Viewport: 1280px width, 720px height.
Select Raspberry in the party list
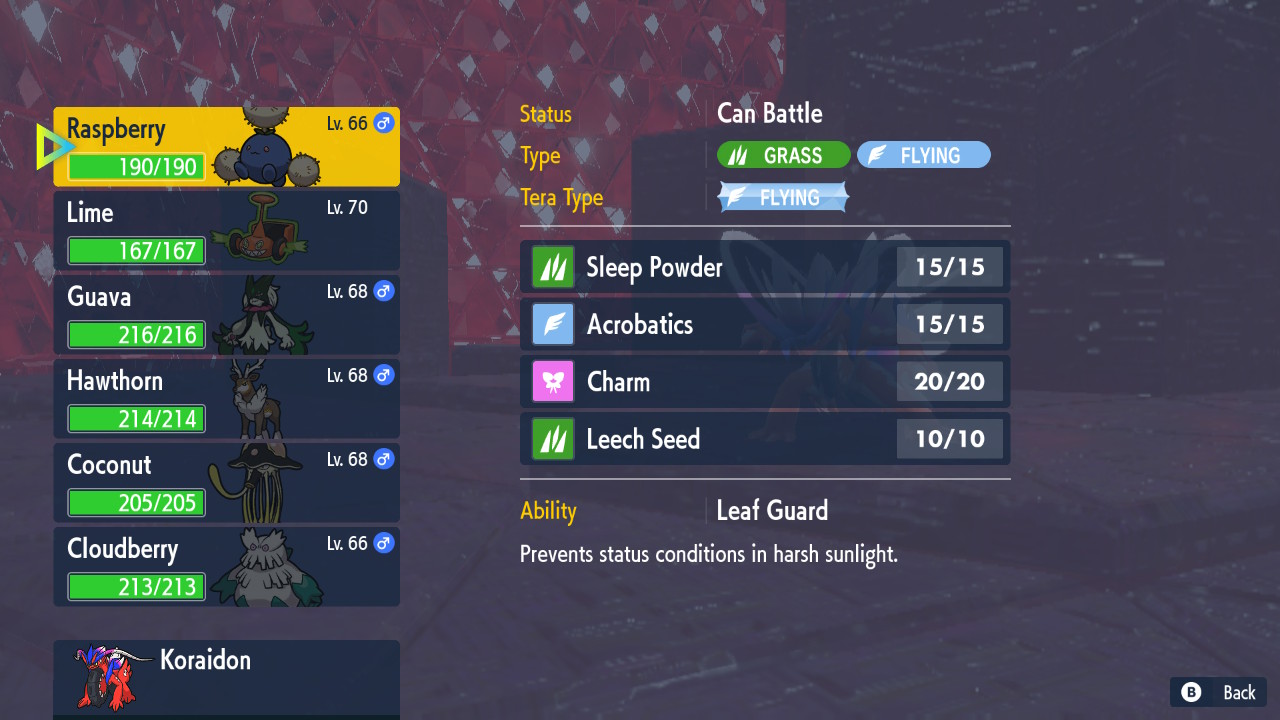pyautogui.click(x=226, y=147)
